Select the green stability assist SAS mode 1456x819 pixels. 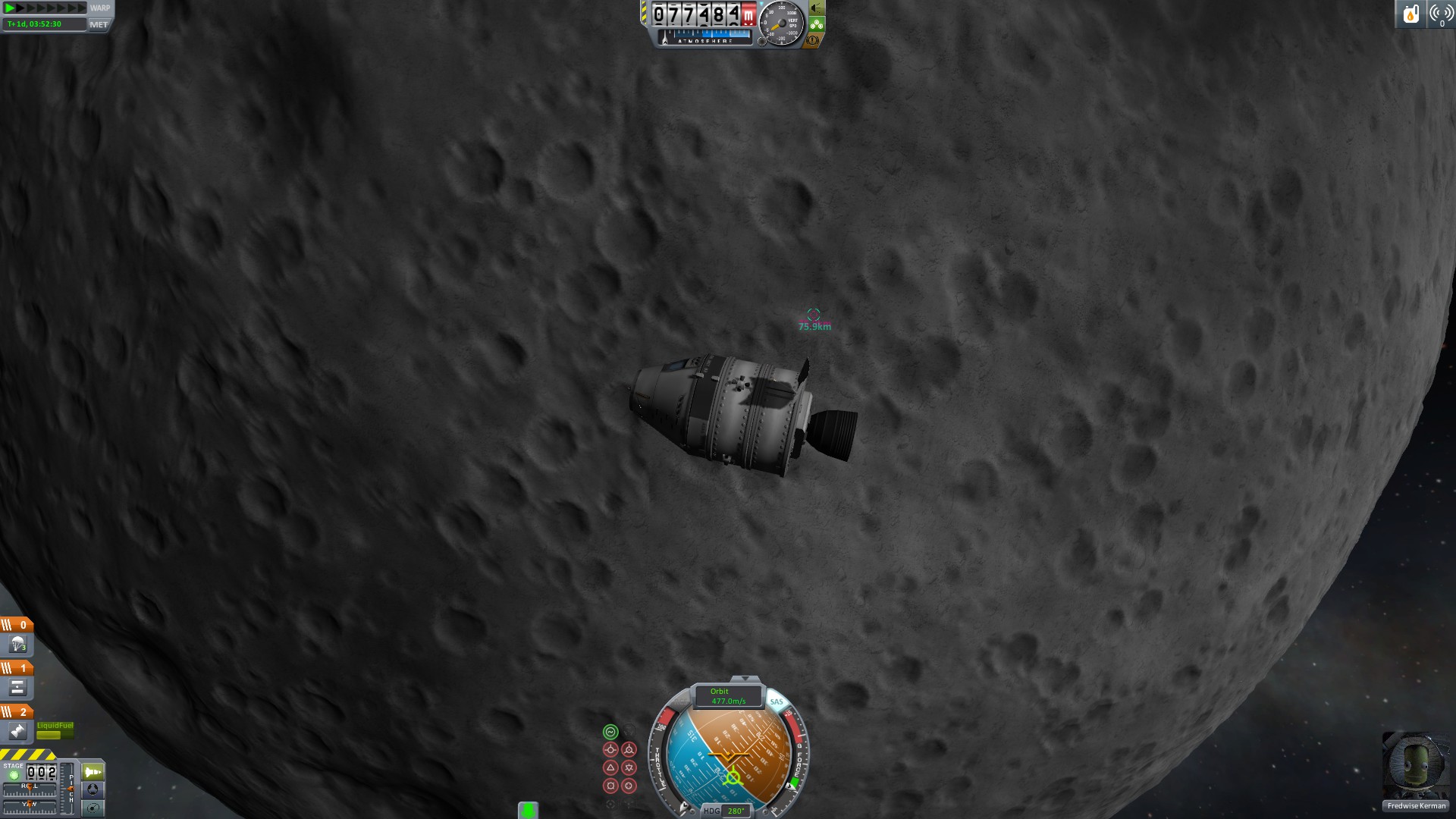(610, 732)
